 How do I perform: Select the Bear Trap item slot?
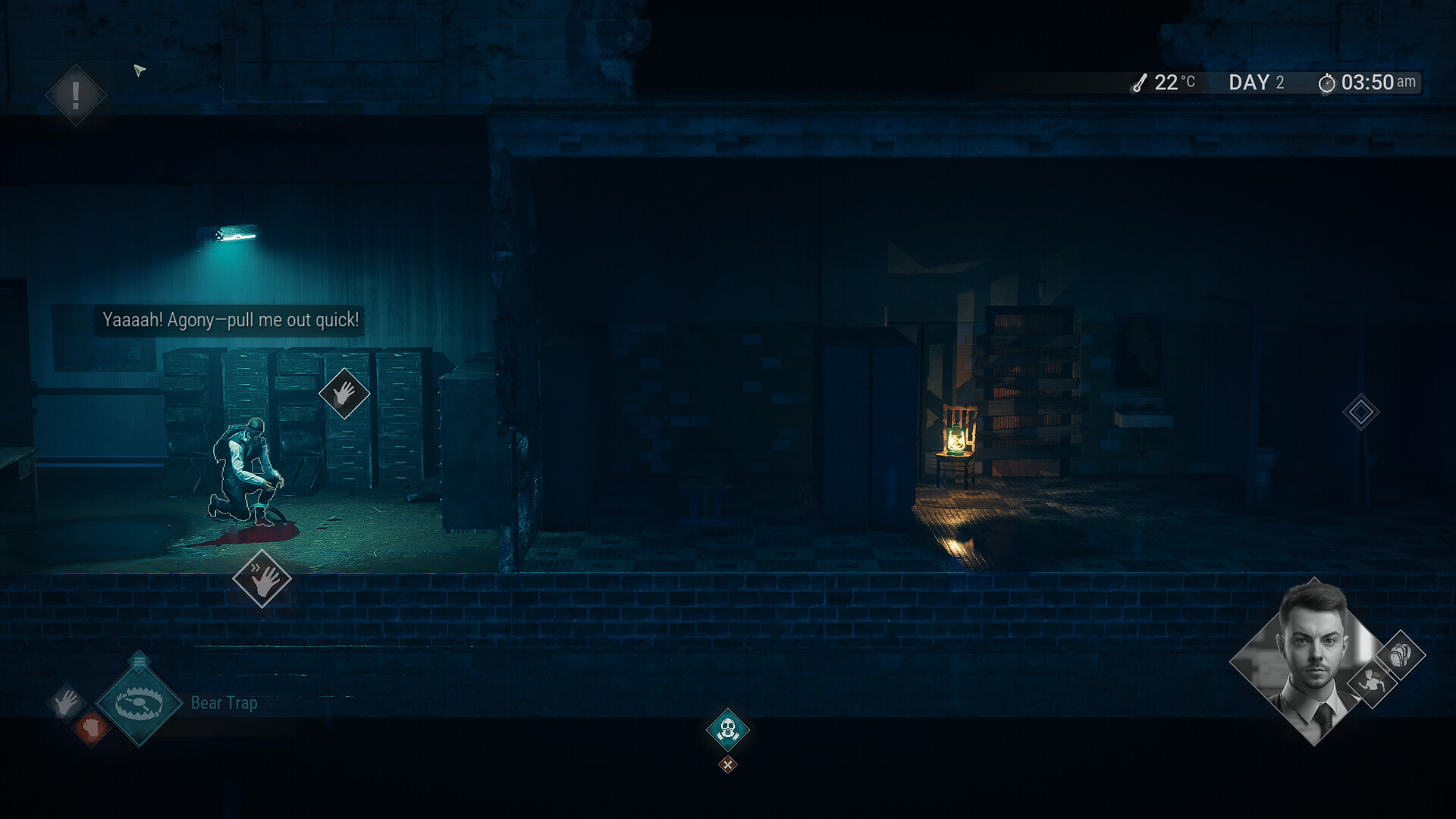(140, 704)
